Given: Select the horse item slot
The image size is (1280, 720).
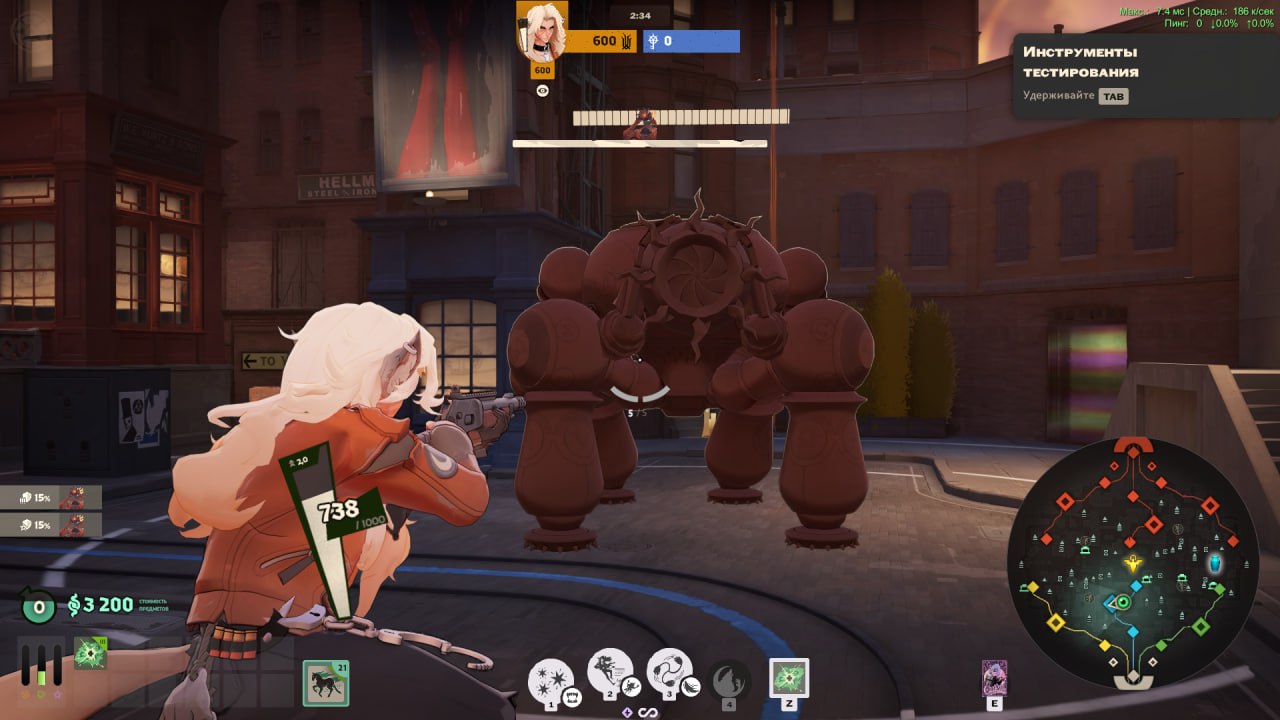Looking at the screenshot, I should point(325,684).
